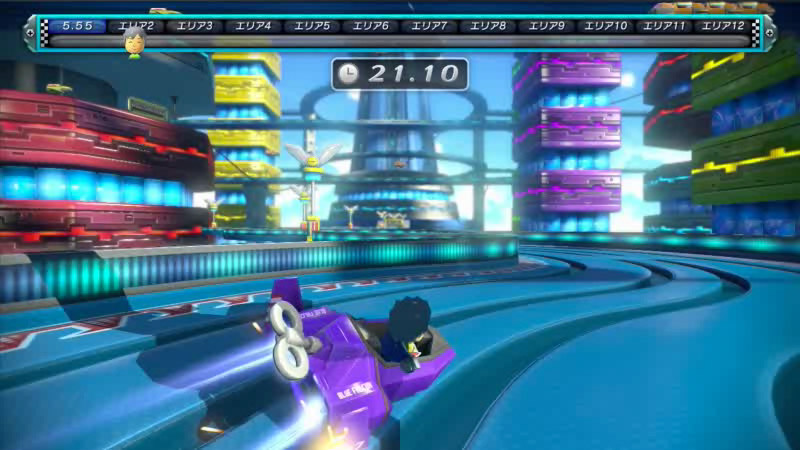Select the エリア10 segment
The height and width of the screenshot is (450, 800).
[605, 25]
